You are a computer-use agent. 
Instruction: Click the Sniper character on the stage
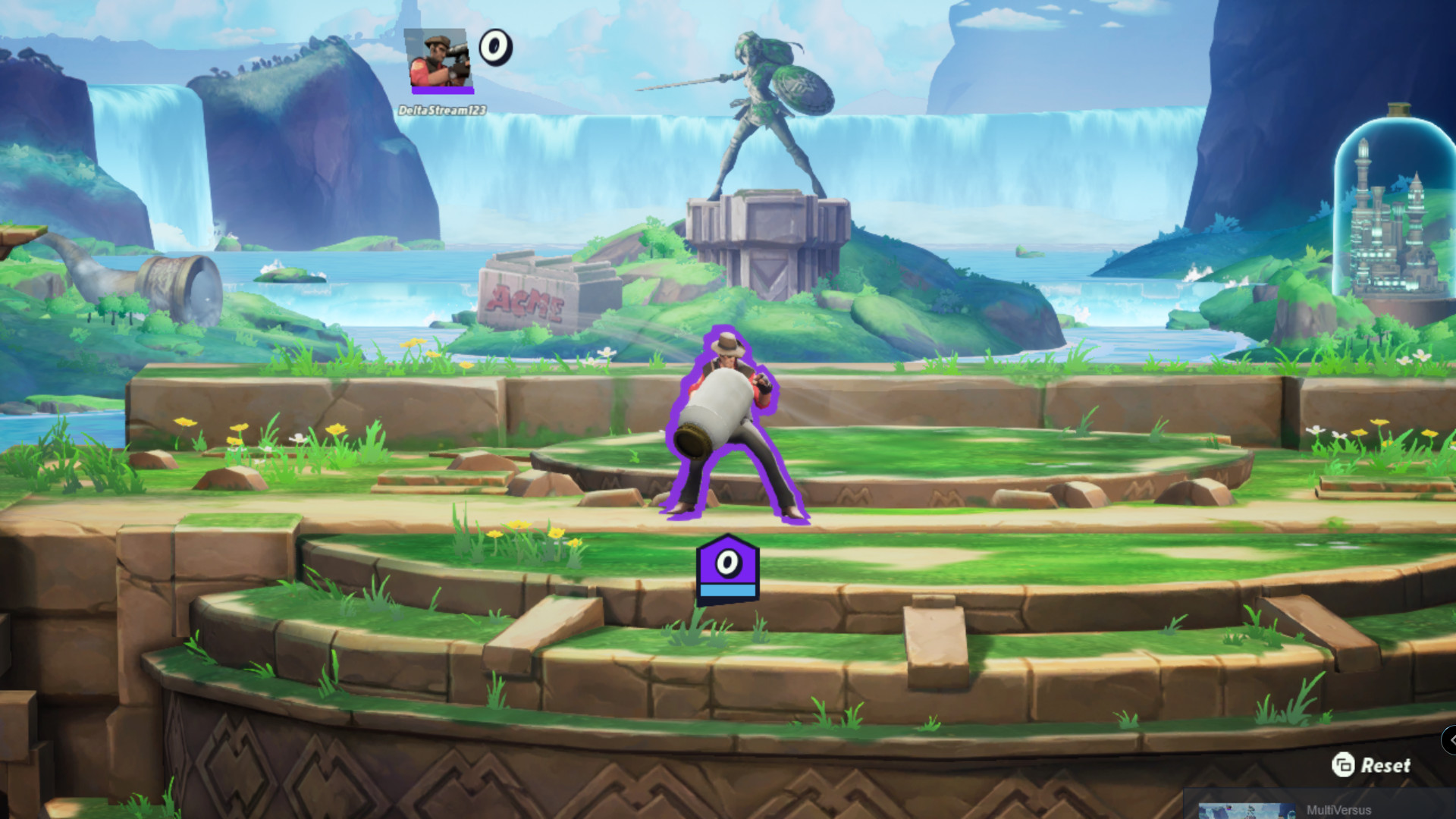732,425
